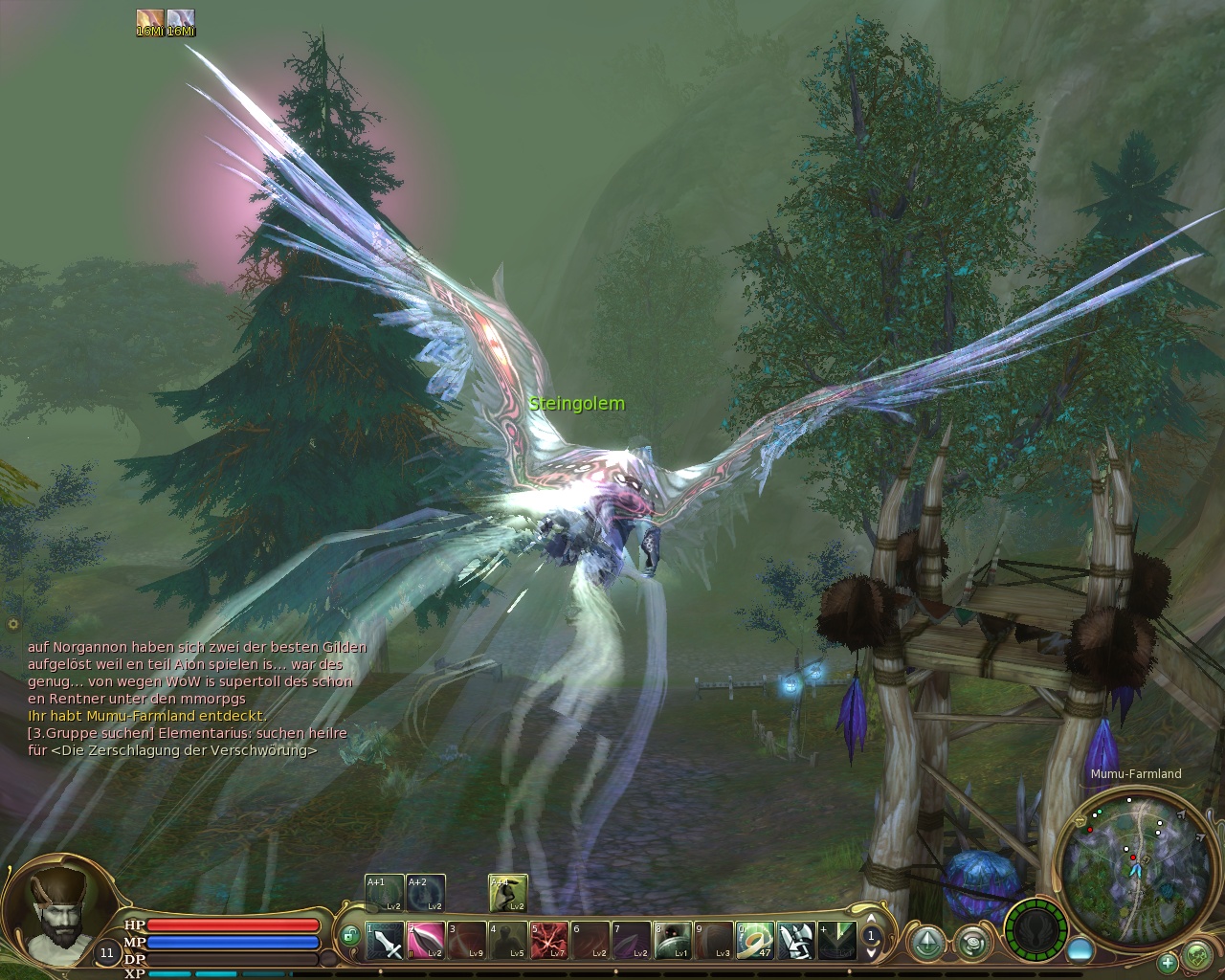Use the pink blade skill in slot 2

(425, 941)
